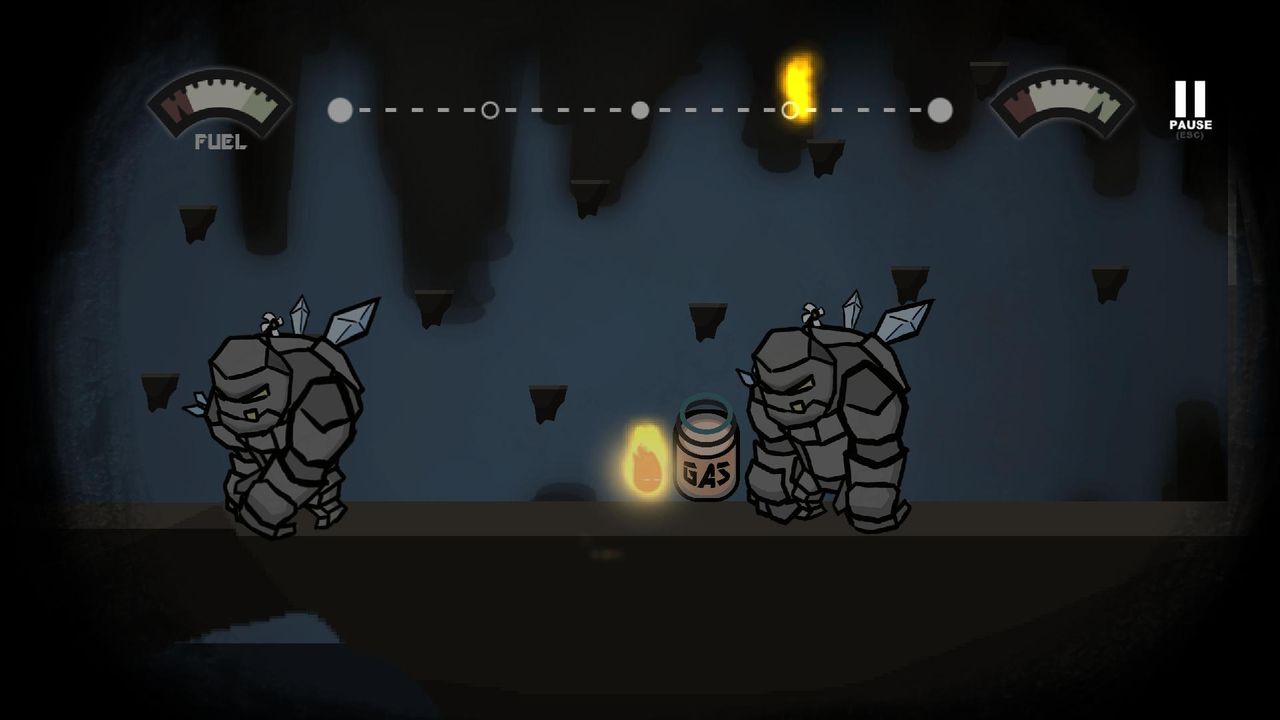The height and width of the screenshot is (720, 1280).
Task: Select the final progress dot on the track
Action: click(938, 110)
